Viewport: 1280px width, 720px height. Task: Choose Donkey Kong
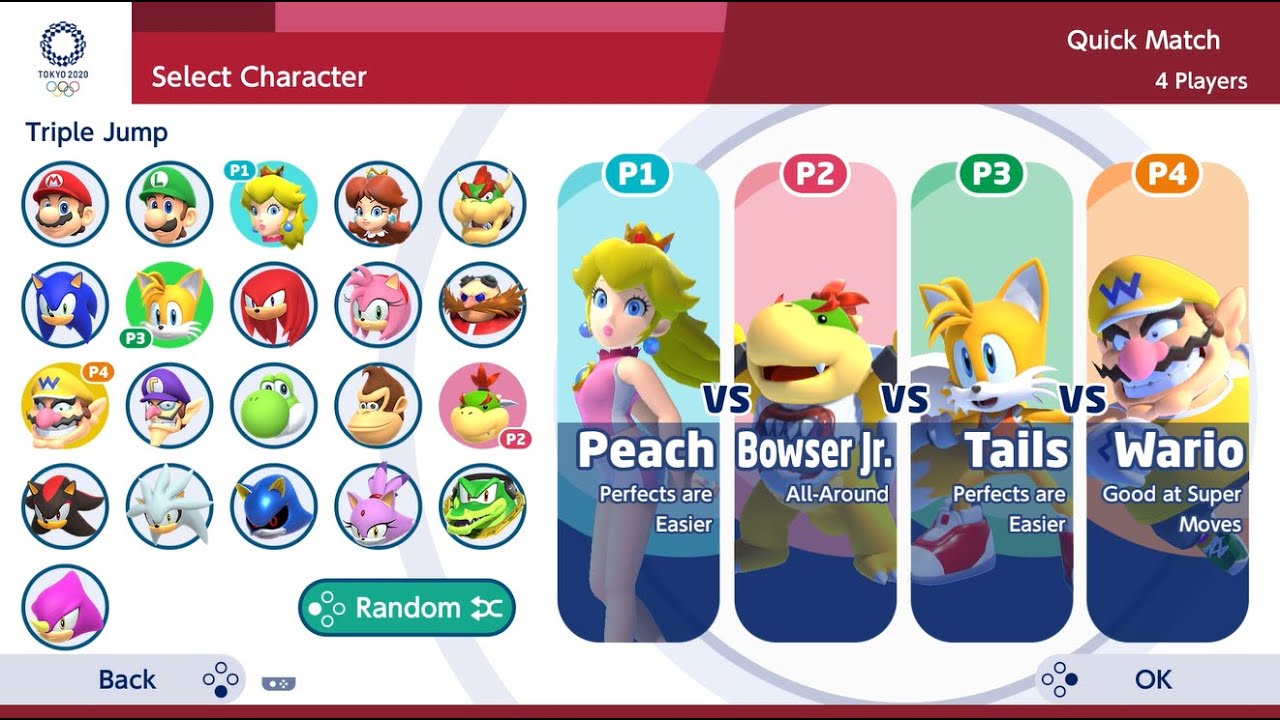pyautogui.click(x=378, y=406)
